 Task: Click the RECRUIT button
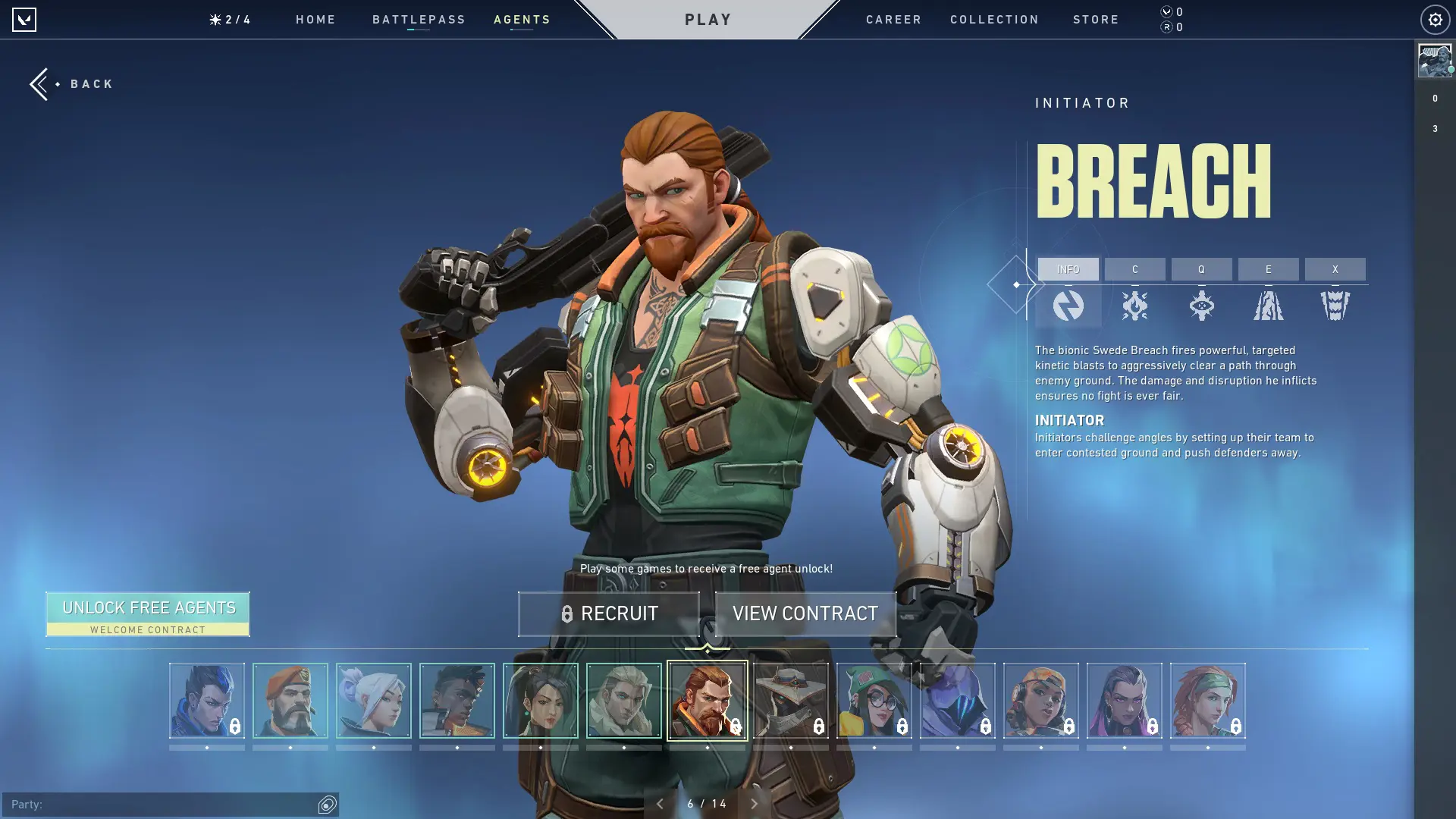pyautogui.click(x=608, y=613)
